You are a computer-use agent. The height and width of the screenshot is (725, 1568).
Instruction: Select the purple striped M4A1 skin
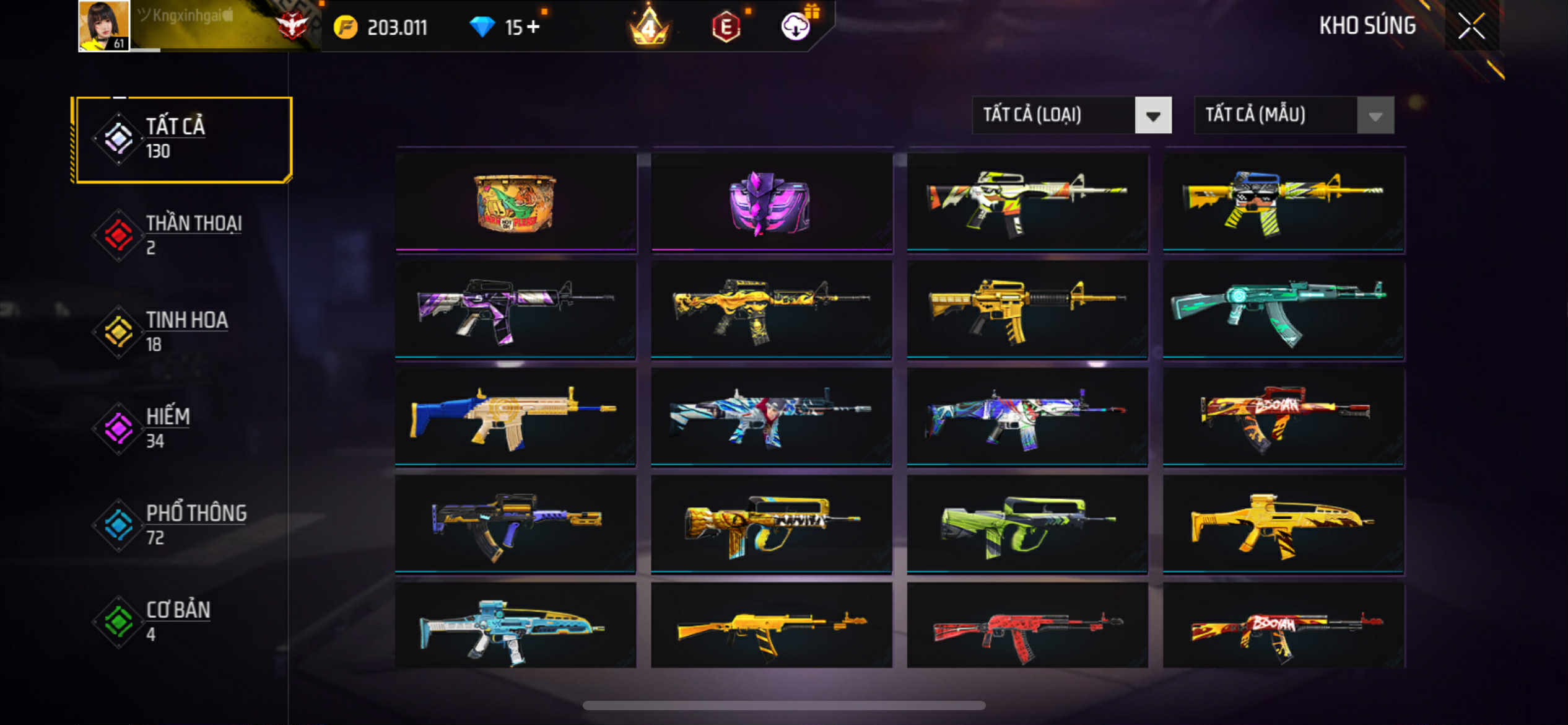click(x=515, y=310)
